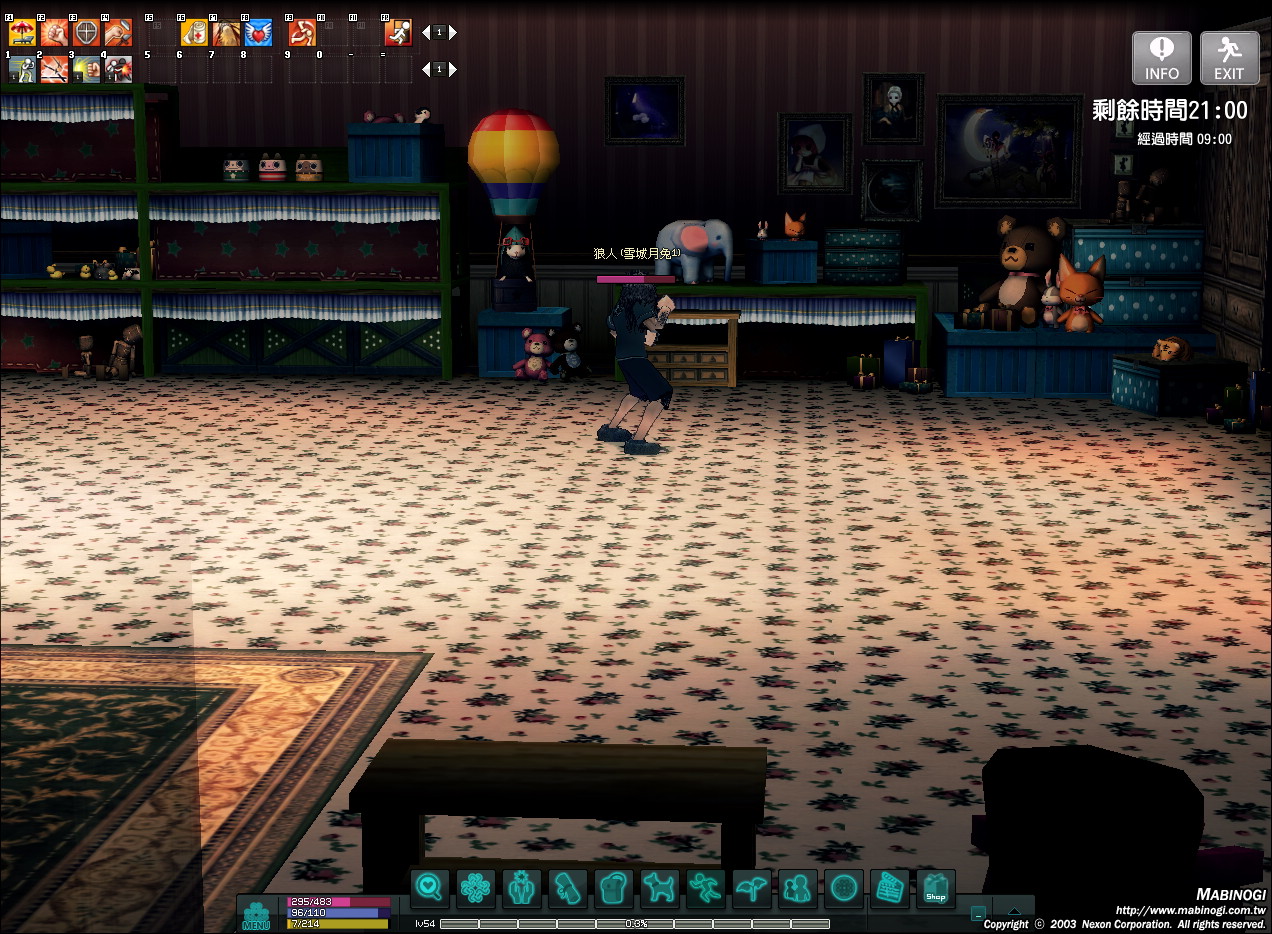Viewport: 1272px width, 934px height.
Task: Activate the glowing punch skill
Action: (86, 69)
